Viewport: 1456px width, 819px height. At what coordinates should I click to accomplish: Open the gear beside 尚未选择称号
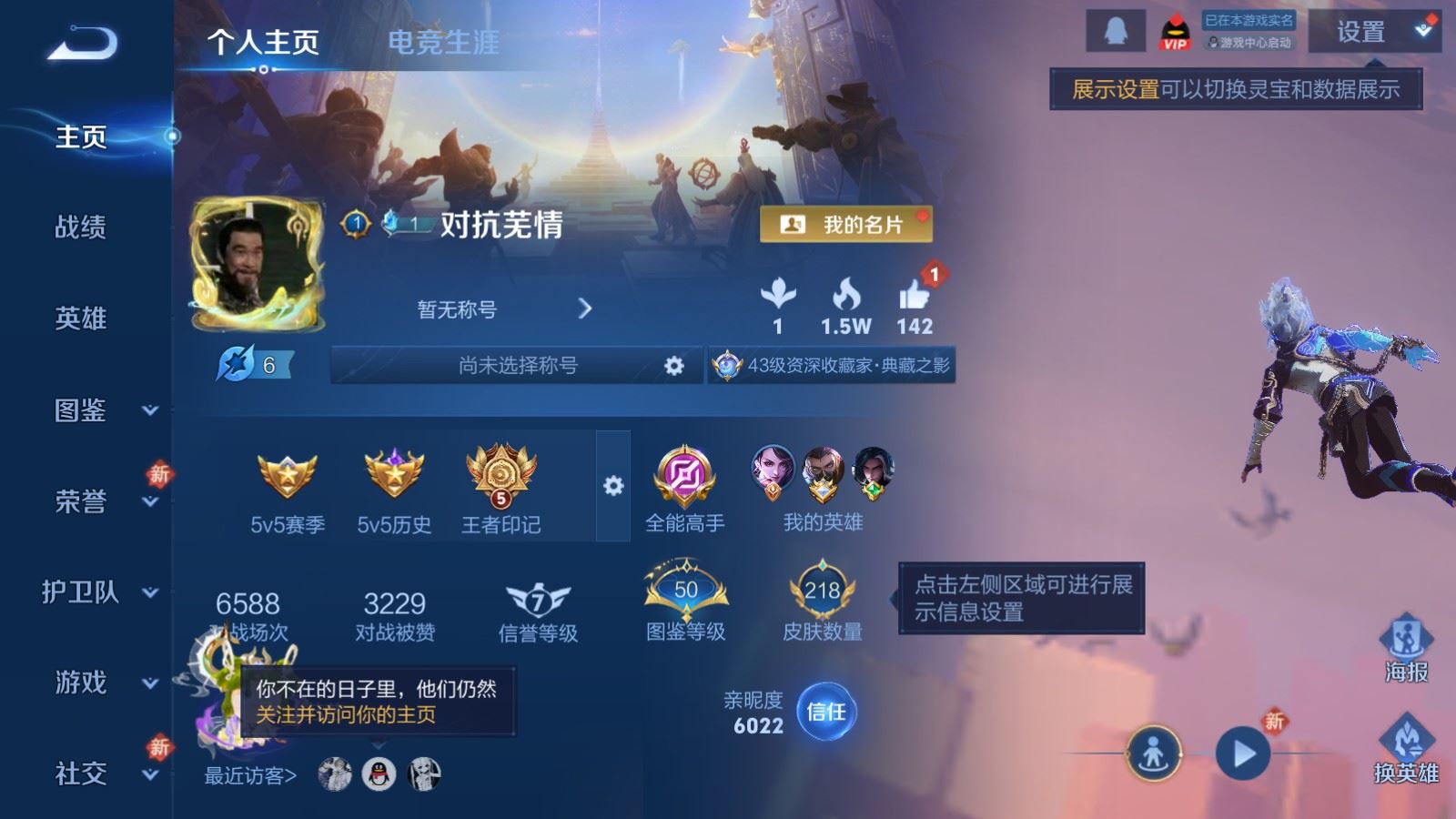pos(674,366)
